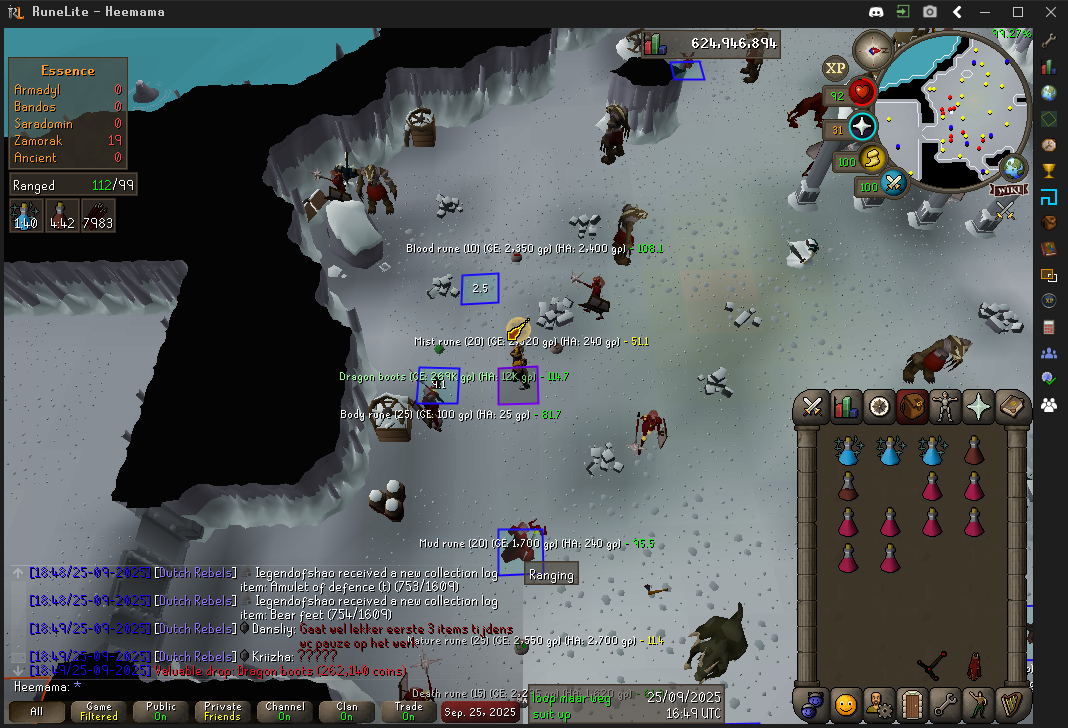Open the Combat Options tab
Viewport: 1068px width, 728px height.
[x=812, y=407]
